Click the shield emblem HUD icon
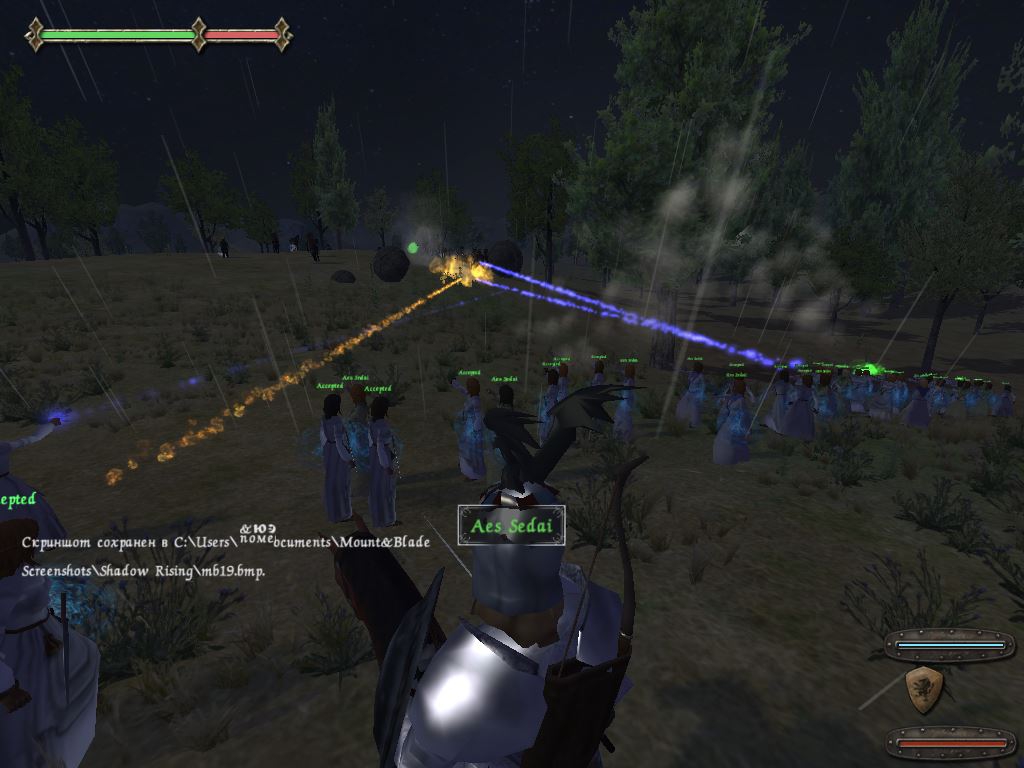The width and height of the screenshot is (1024, 768). (923, 690)
